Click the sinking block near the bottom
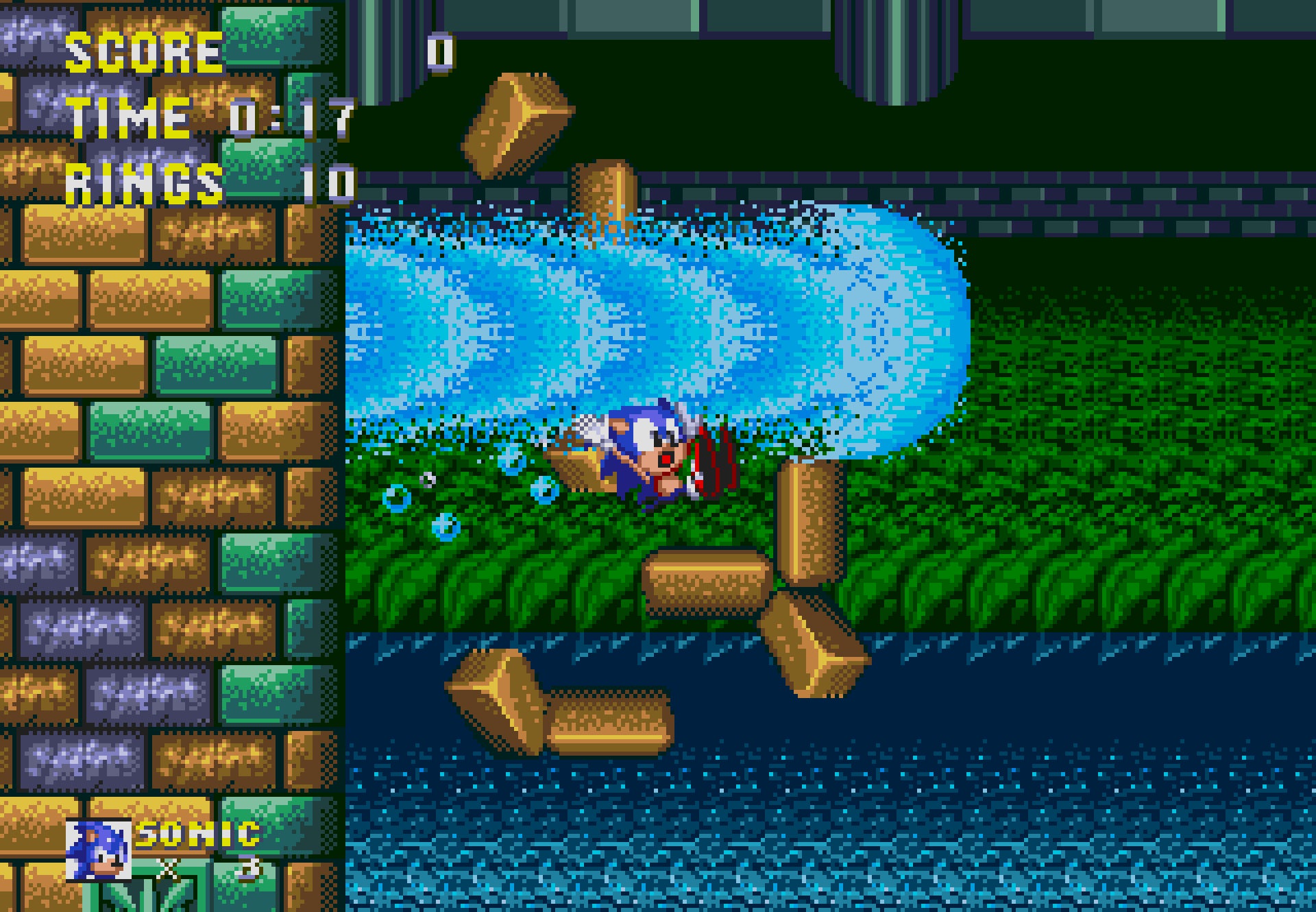The width and height of the screenshot is (1316, 912). click(x=610, y=723)
